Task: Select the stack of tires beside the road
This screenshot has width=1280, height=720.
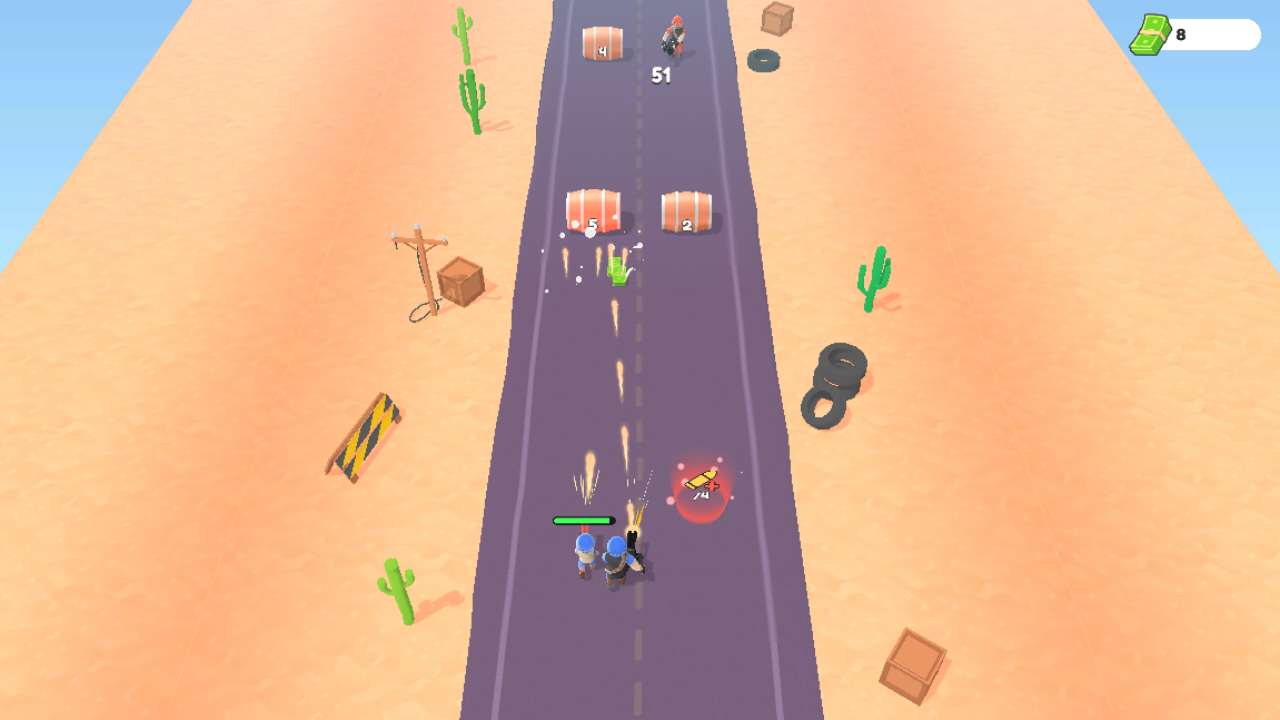Action: coord(834,383)
